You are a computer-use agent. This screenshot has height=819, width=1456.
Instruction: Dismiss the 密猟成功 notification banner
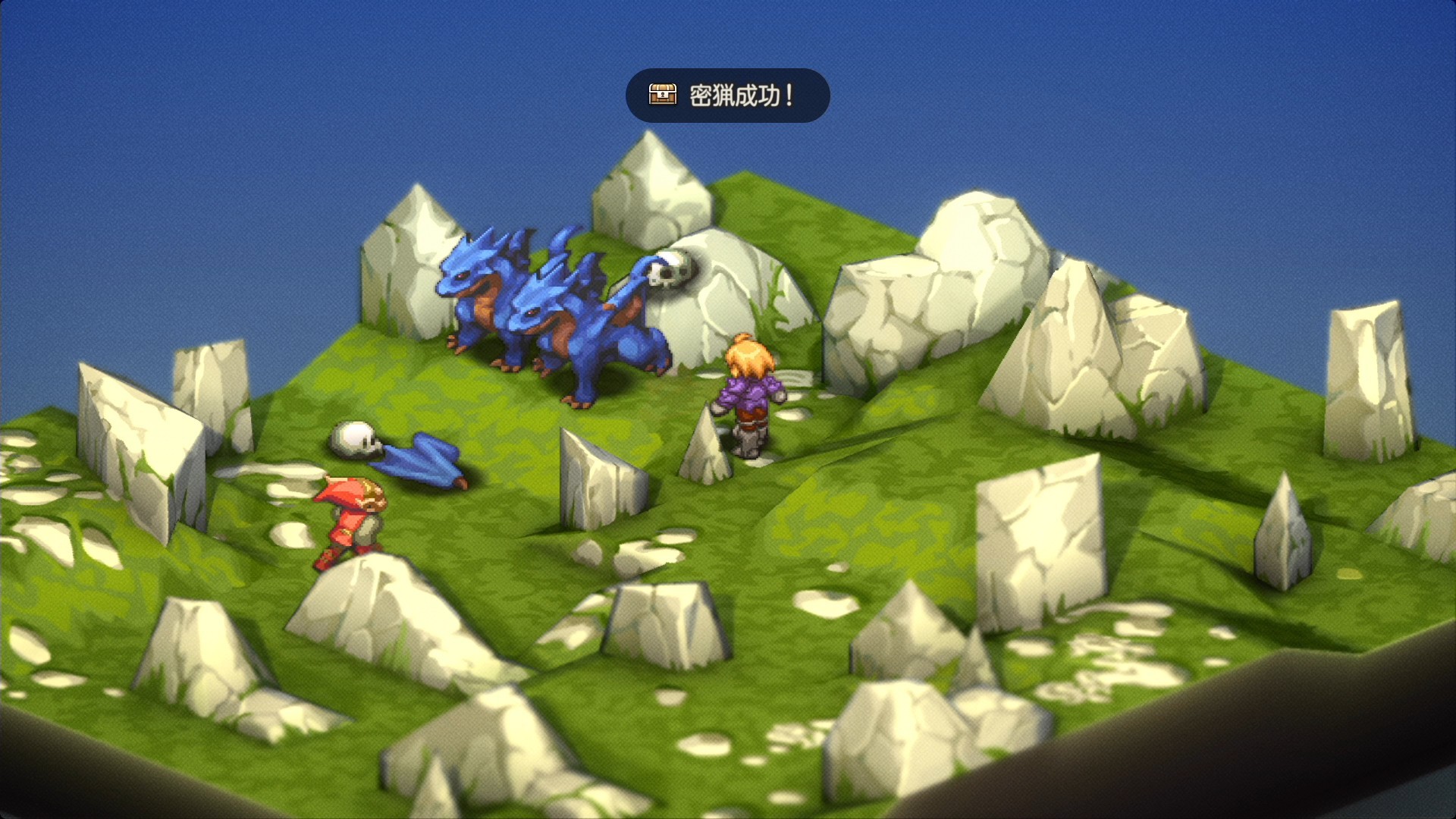[727, 96]
